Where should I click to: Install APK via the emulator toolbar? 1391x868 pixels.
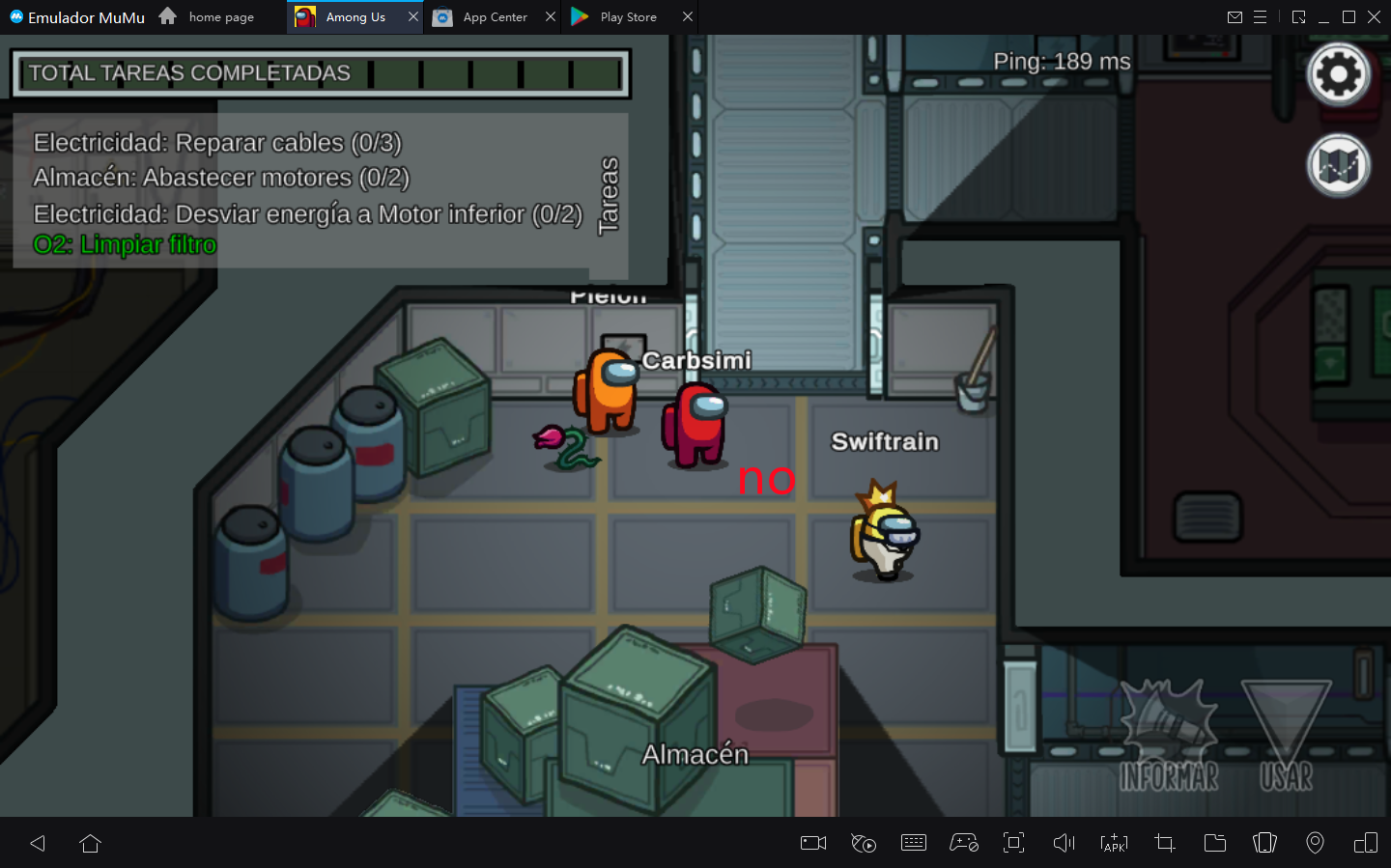click(1114, 843)
